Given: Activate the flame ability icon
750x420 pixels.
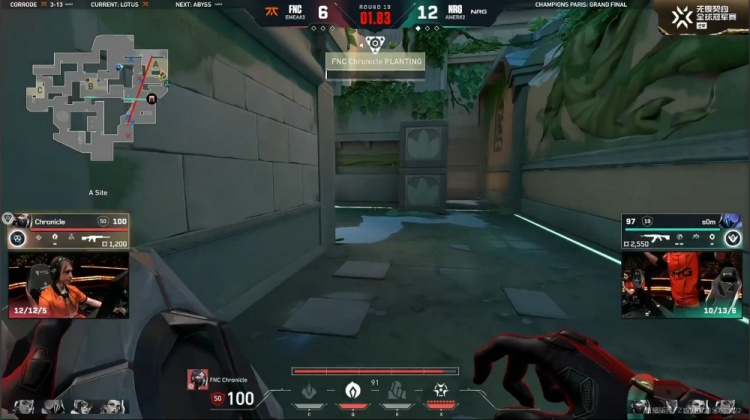Looking at the screenshot, I should coord(353,392).
